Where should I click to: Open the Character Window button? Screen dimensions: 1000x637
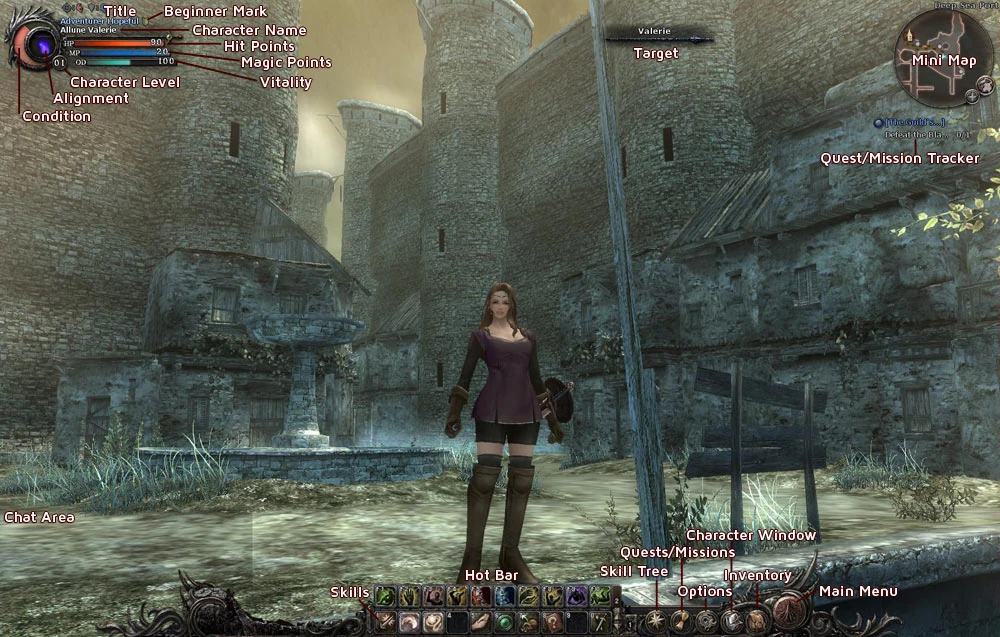click(731, 620)
